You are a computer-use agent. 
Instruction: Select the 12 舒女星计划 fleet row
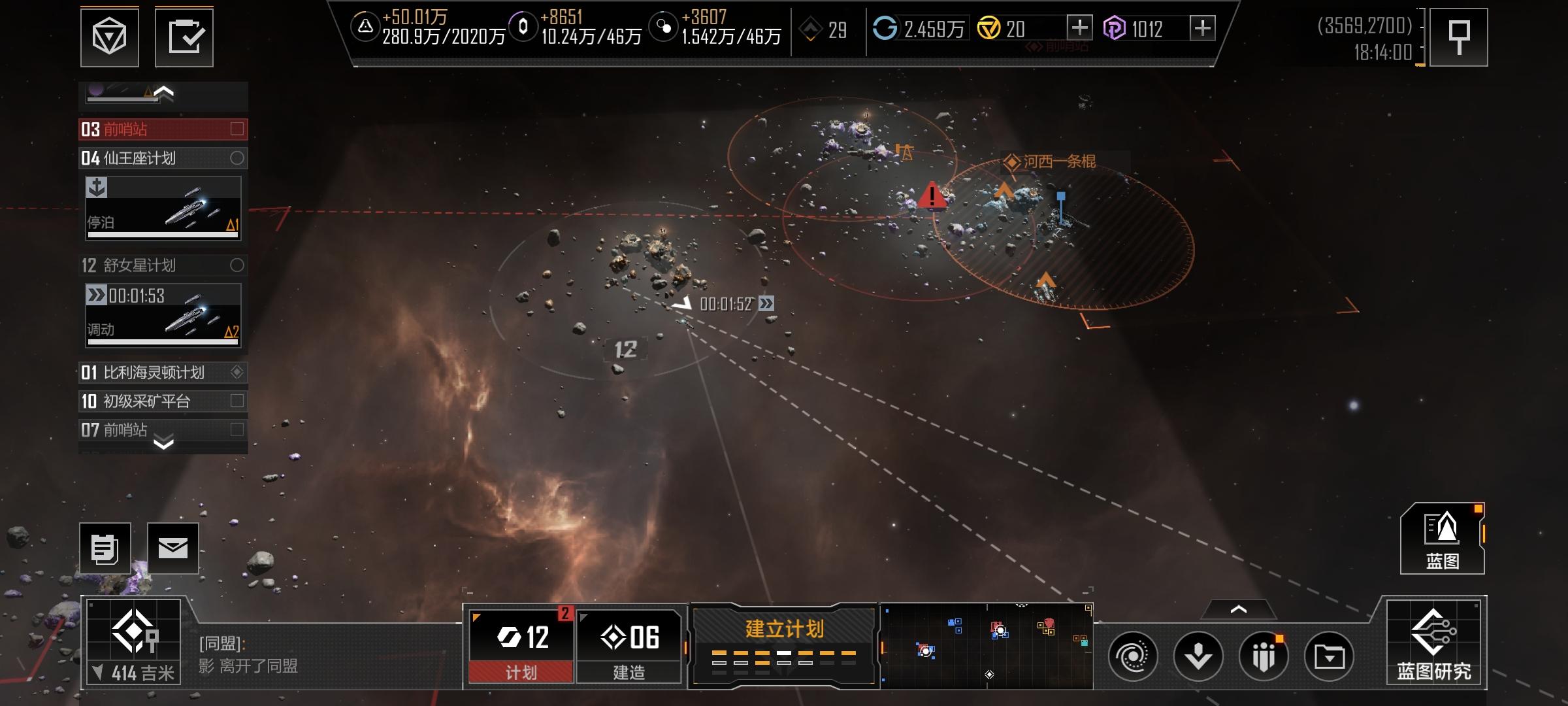(x=163, y=265)
